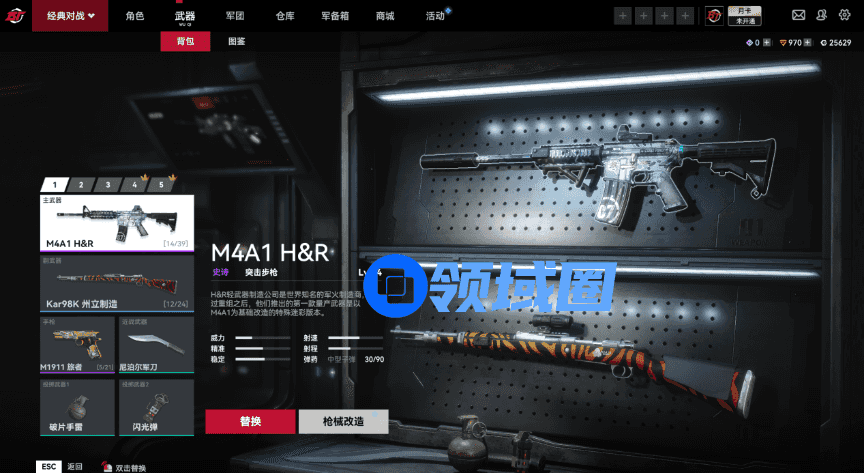Select the 闪光弹 flashbang slot
Screen dimensions: 864x473
[156, 406]
